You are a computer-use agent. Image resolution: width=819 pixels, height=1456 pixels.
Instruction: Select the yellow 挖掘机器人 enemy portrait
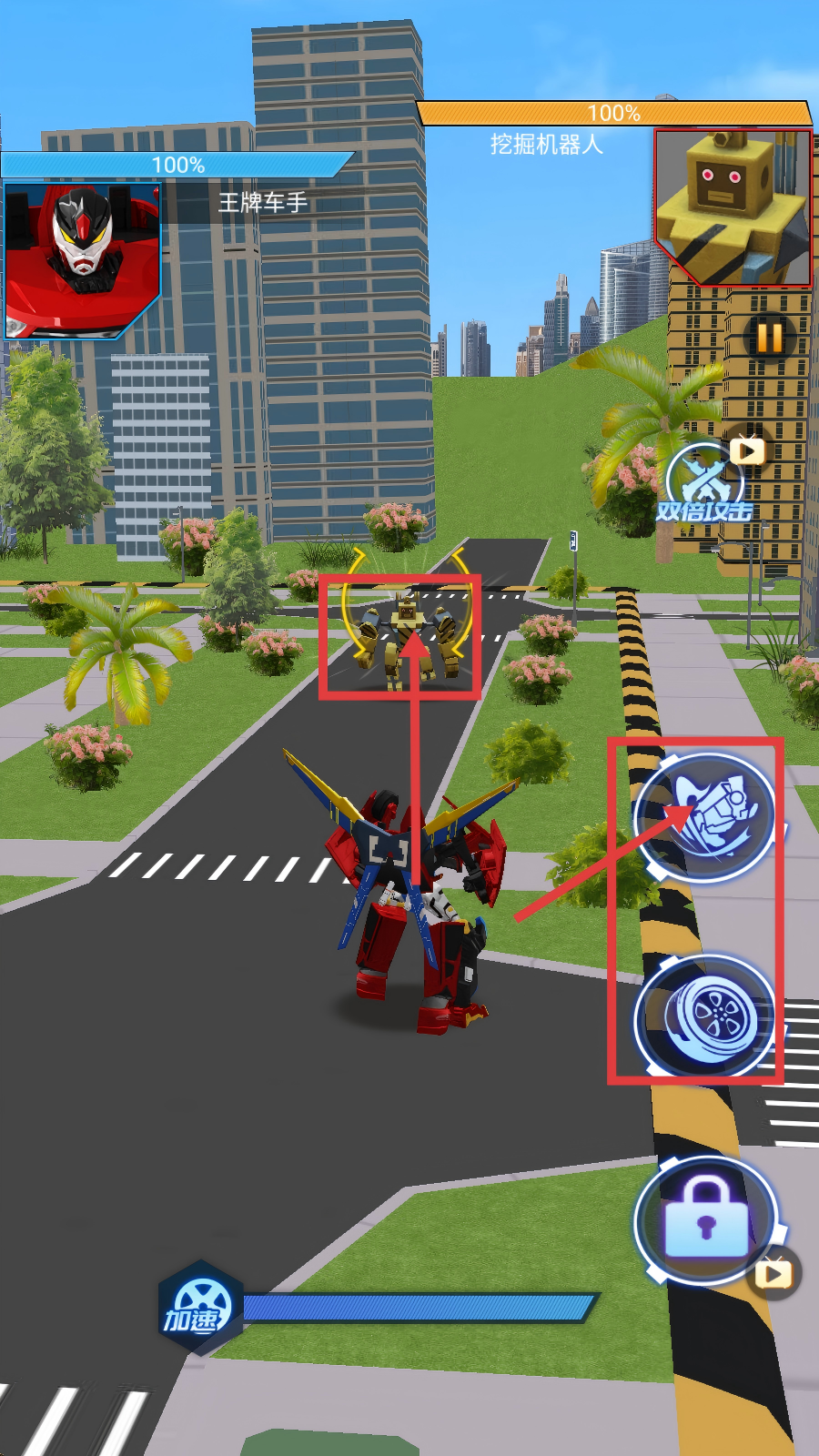point(733,207)
